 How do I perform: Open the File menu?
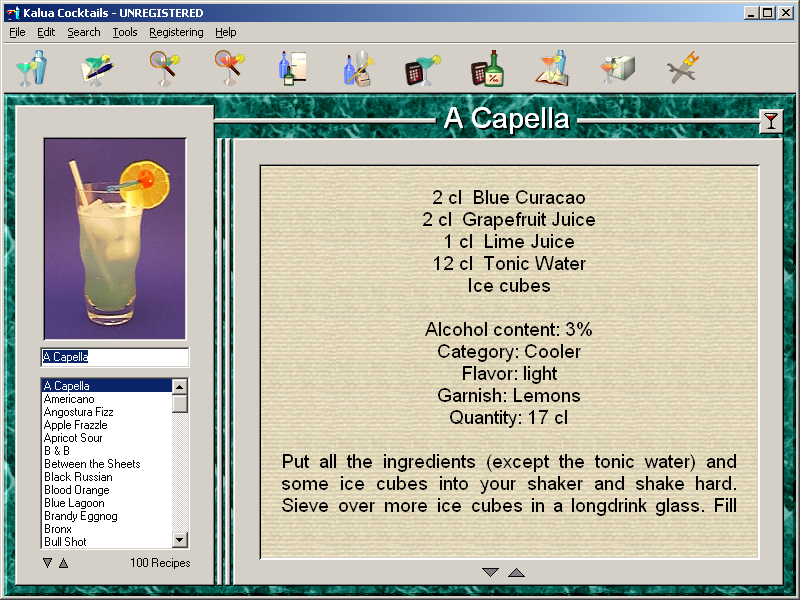point(17,32)
